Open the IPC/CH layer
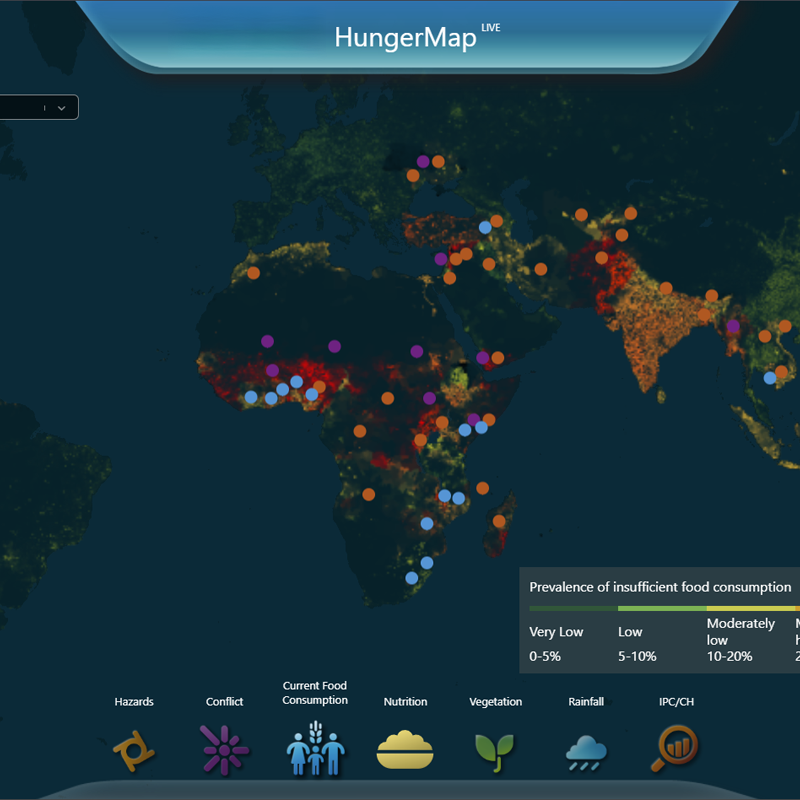 (x=676, y=747)
